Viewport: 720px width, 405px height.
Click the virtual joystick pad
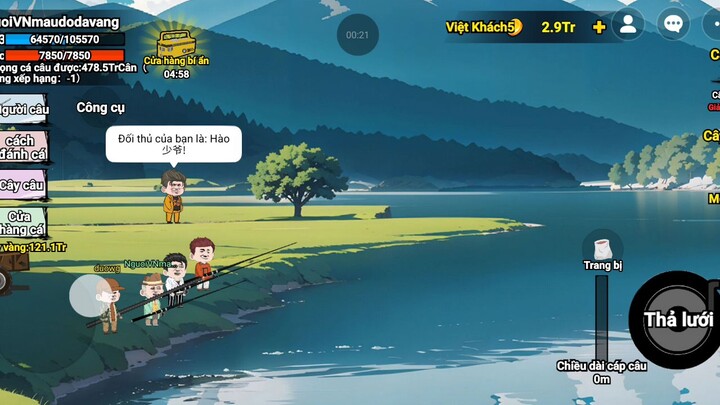[94, 297]
